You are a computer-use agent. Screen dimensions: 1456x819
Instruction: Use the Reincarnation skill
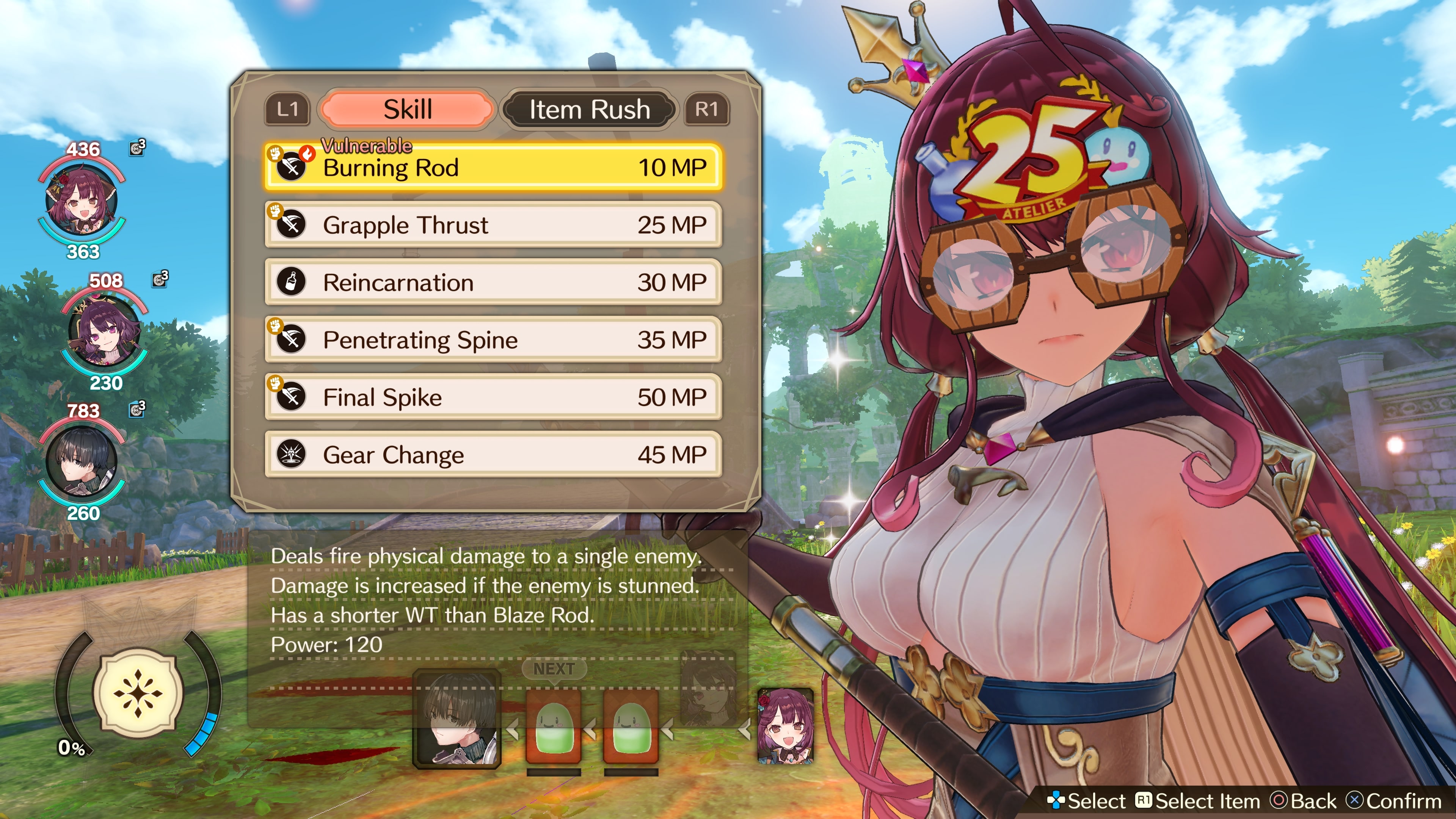click(x=493, y=282)
